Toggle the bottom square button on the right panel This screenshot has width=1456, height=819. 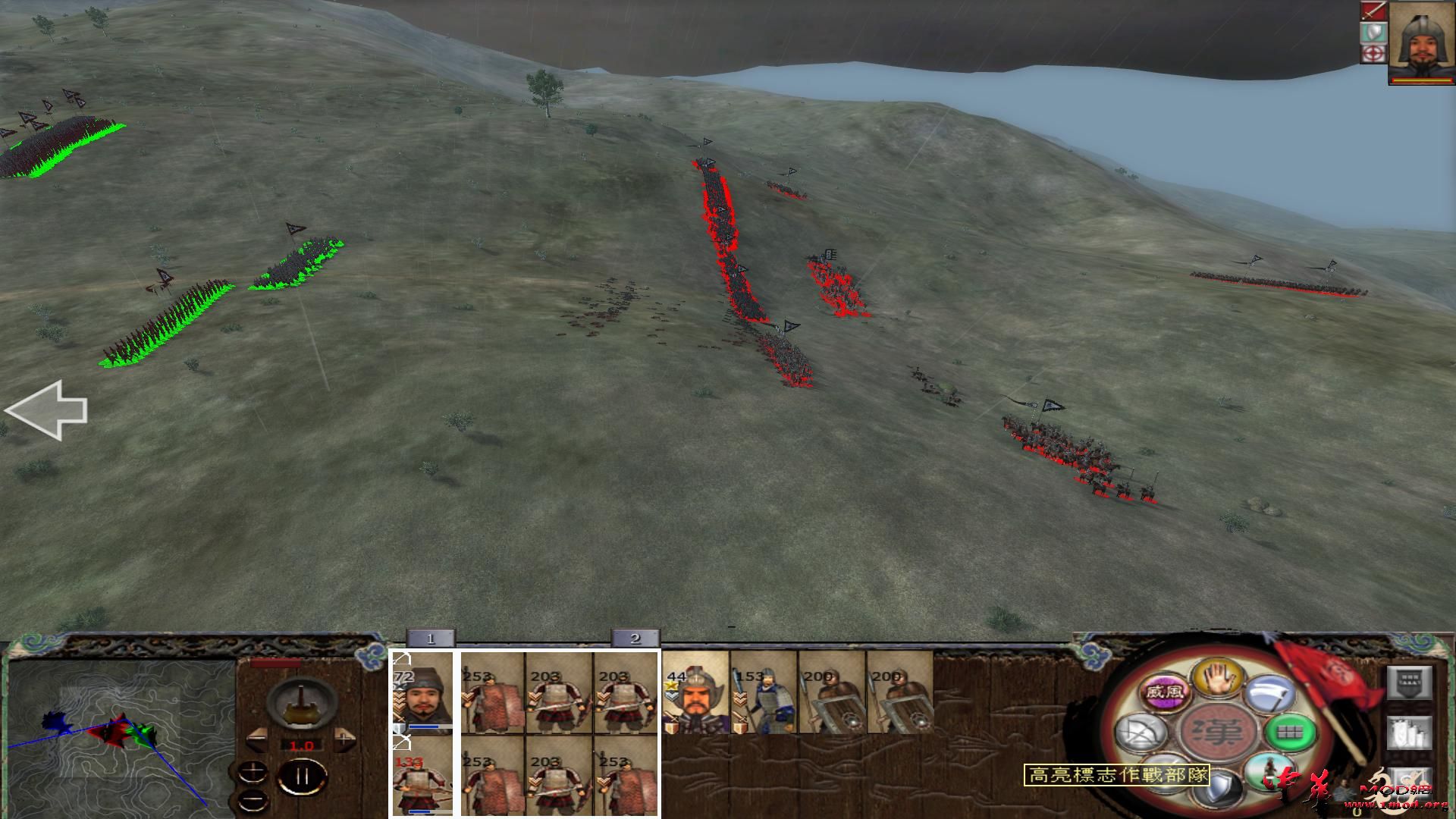[x=1410, y=783]
